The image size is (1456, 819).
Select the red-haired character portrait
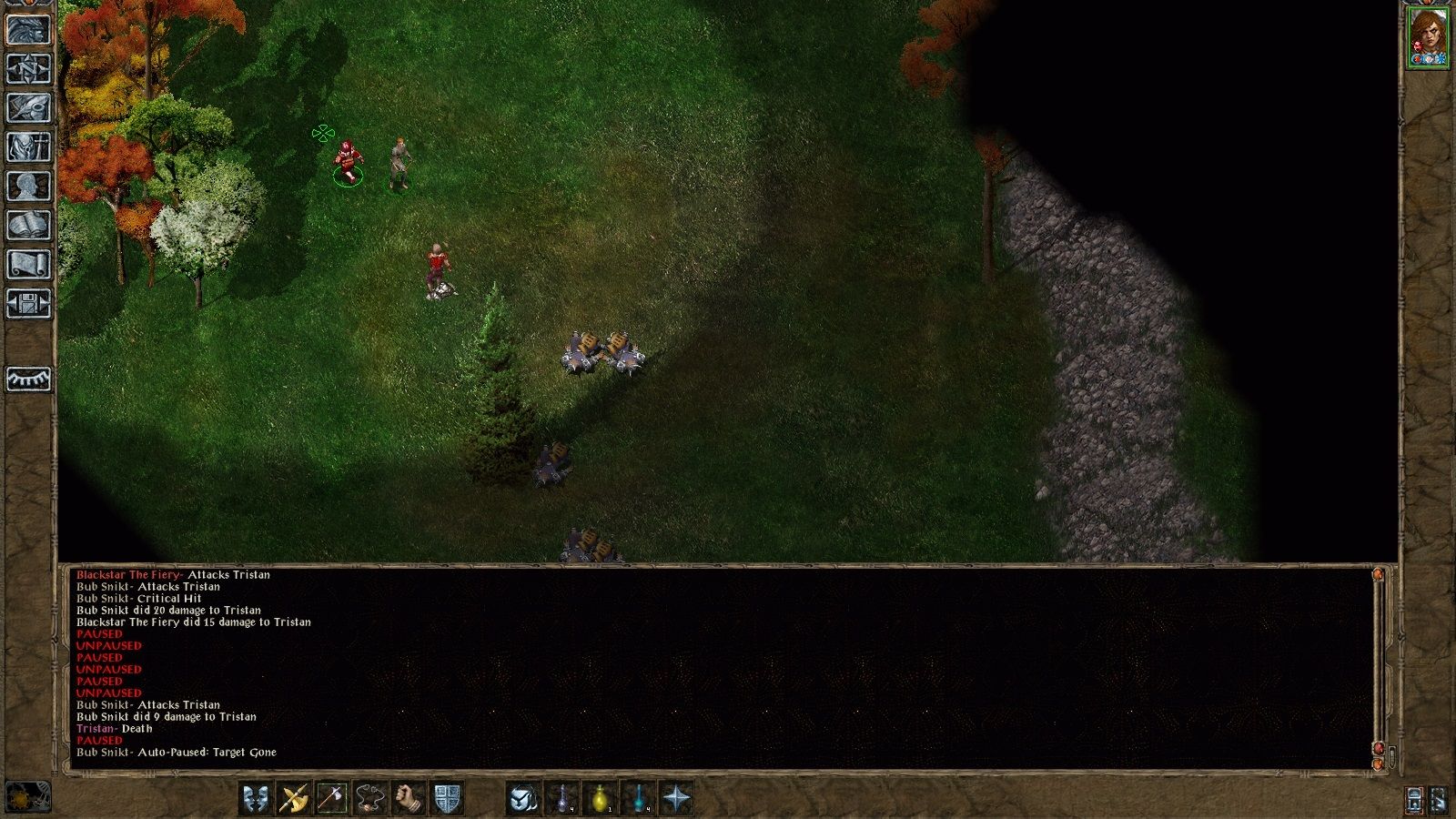coord(1428,38)
